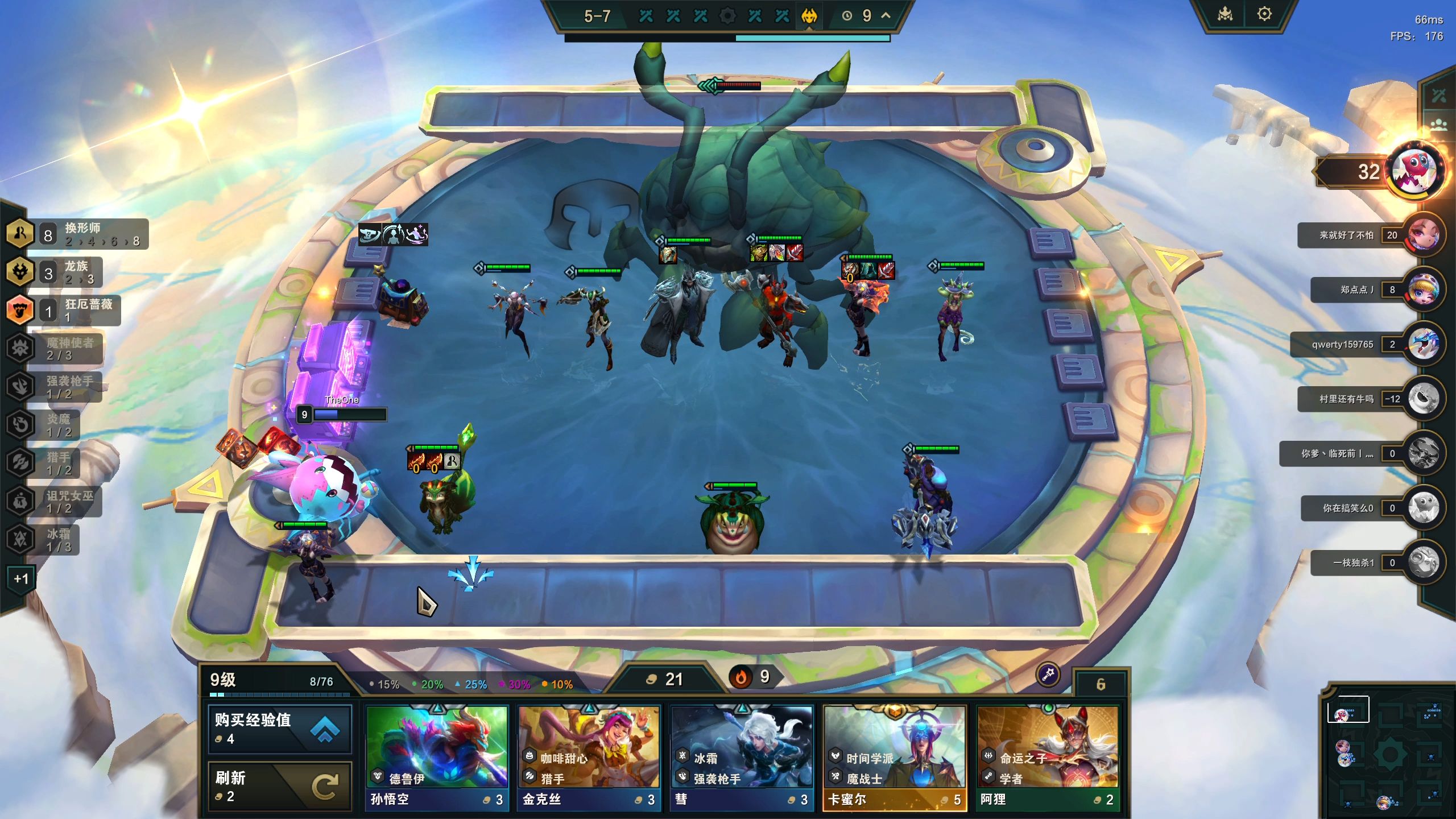
Task: Open the settings gear icon
Action: click(x=1264, y=14)
